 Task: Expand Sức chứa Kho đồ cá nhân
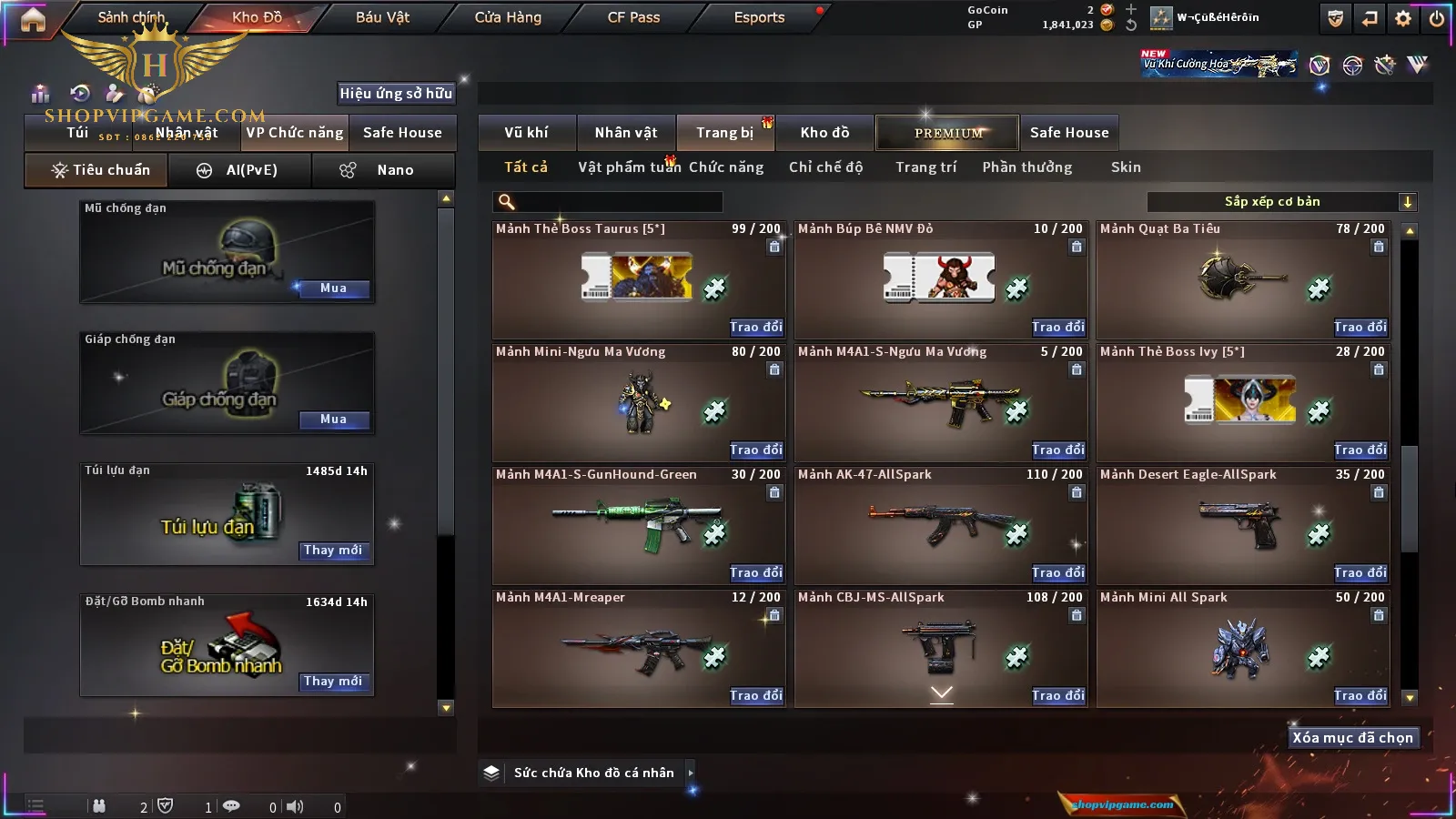691,773
